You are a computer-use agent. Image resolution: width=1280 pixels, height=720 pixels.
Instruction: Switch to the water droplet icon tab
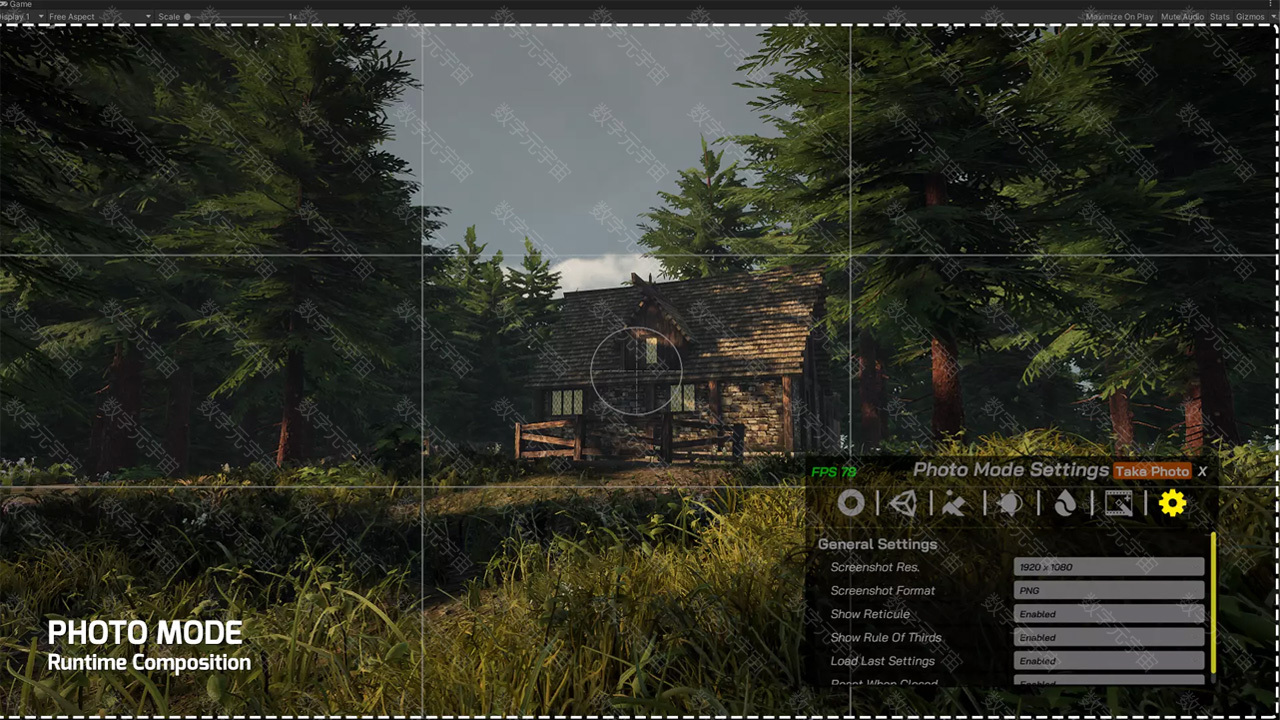pyautogui.click(x=1065, y=504)
